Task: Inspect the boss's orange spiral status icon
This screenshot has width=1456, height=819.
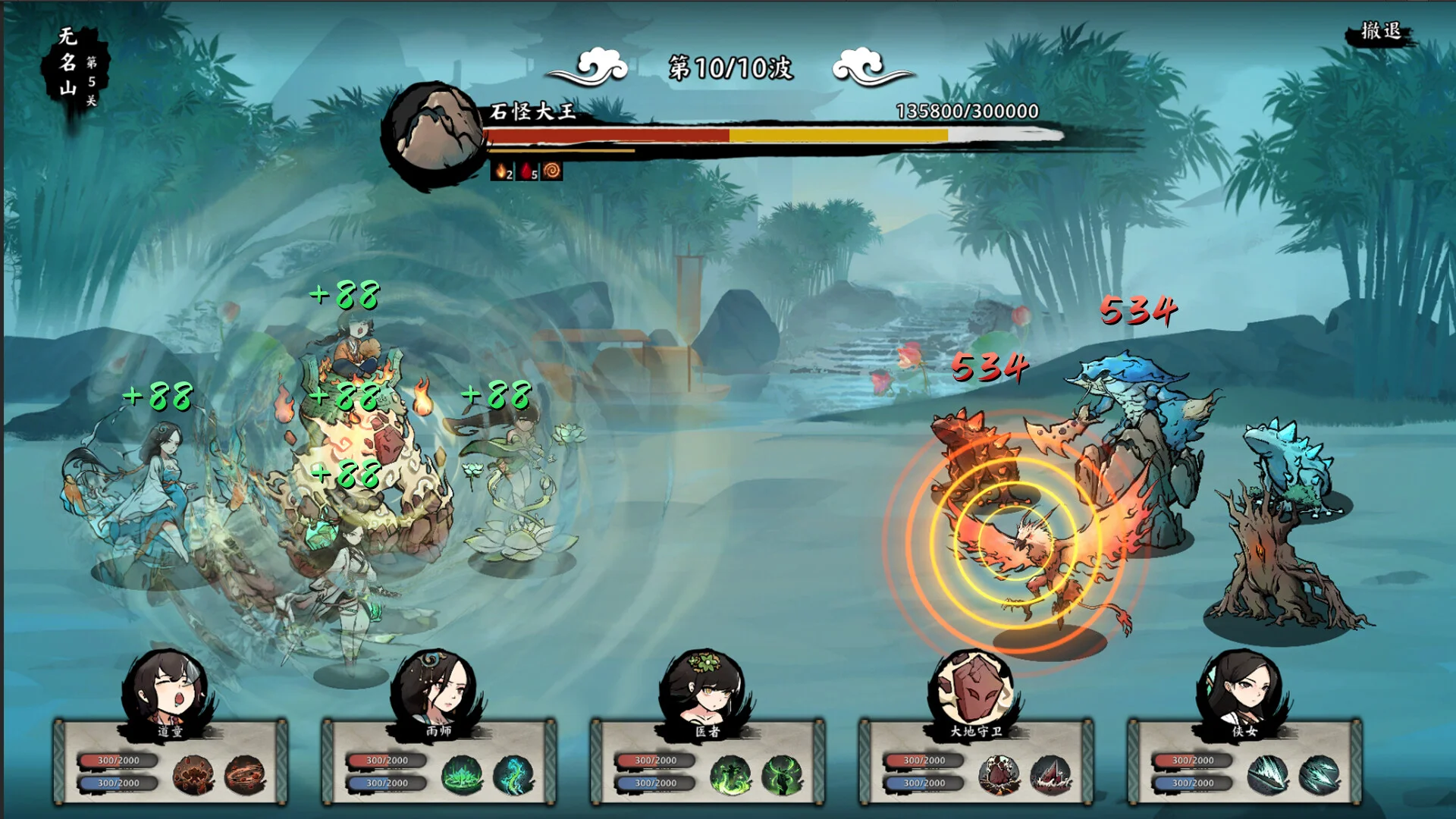Action: click(x=552, y=171)
